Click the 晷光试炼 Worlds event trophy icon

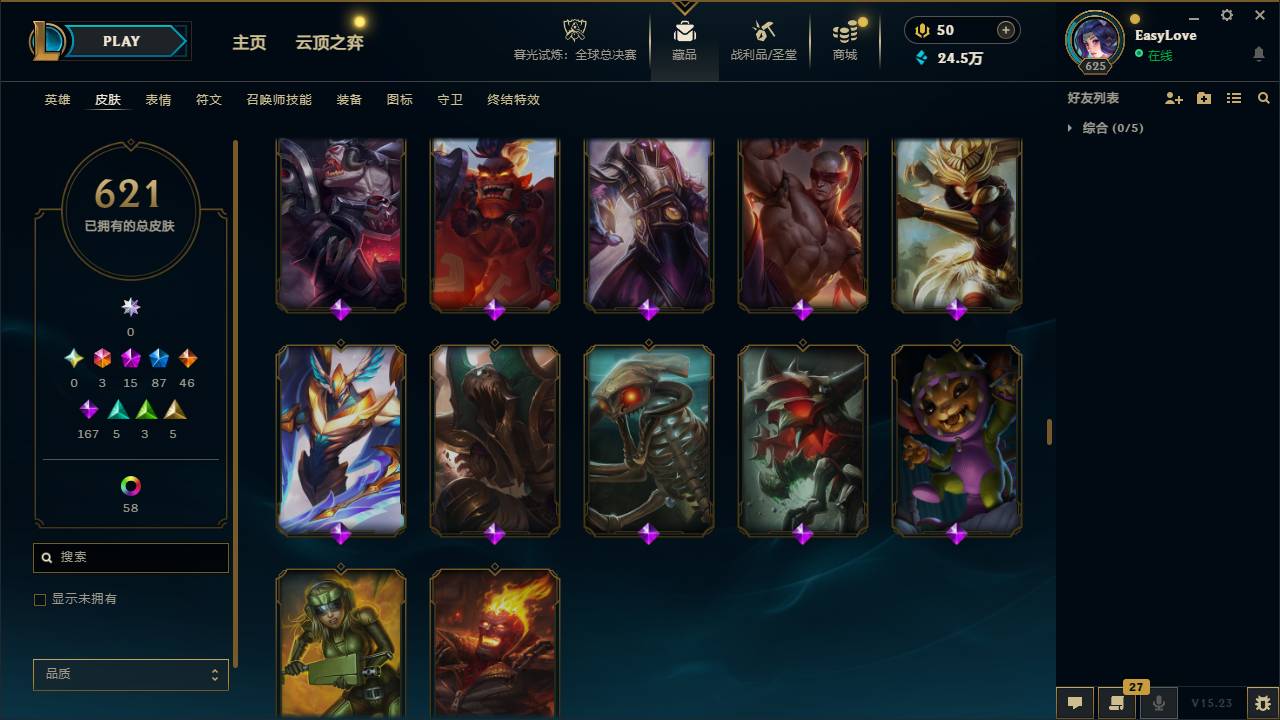pyautogui.click(x=574, y=30)
